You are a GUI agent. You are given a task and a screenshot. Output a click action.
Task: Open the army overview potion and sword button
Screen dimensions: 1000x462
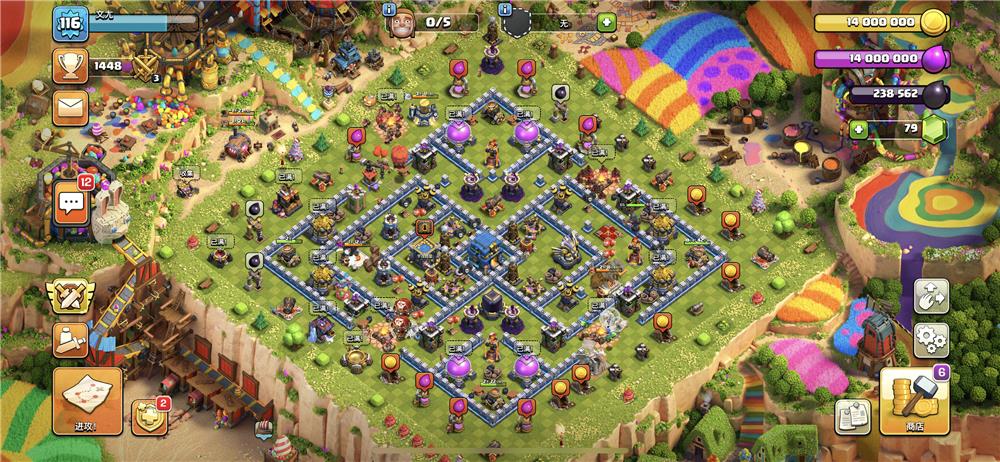[x=71, y=339]
